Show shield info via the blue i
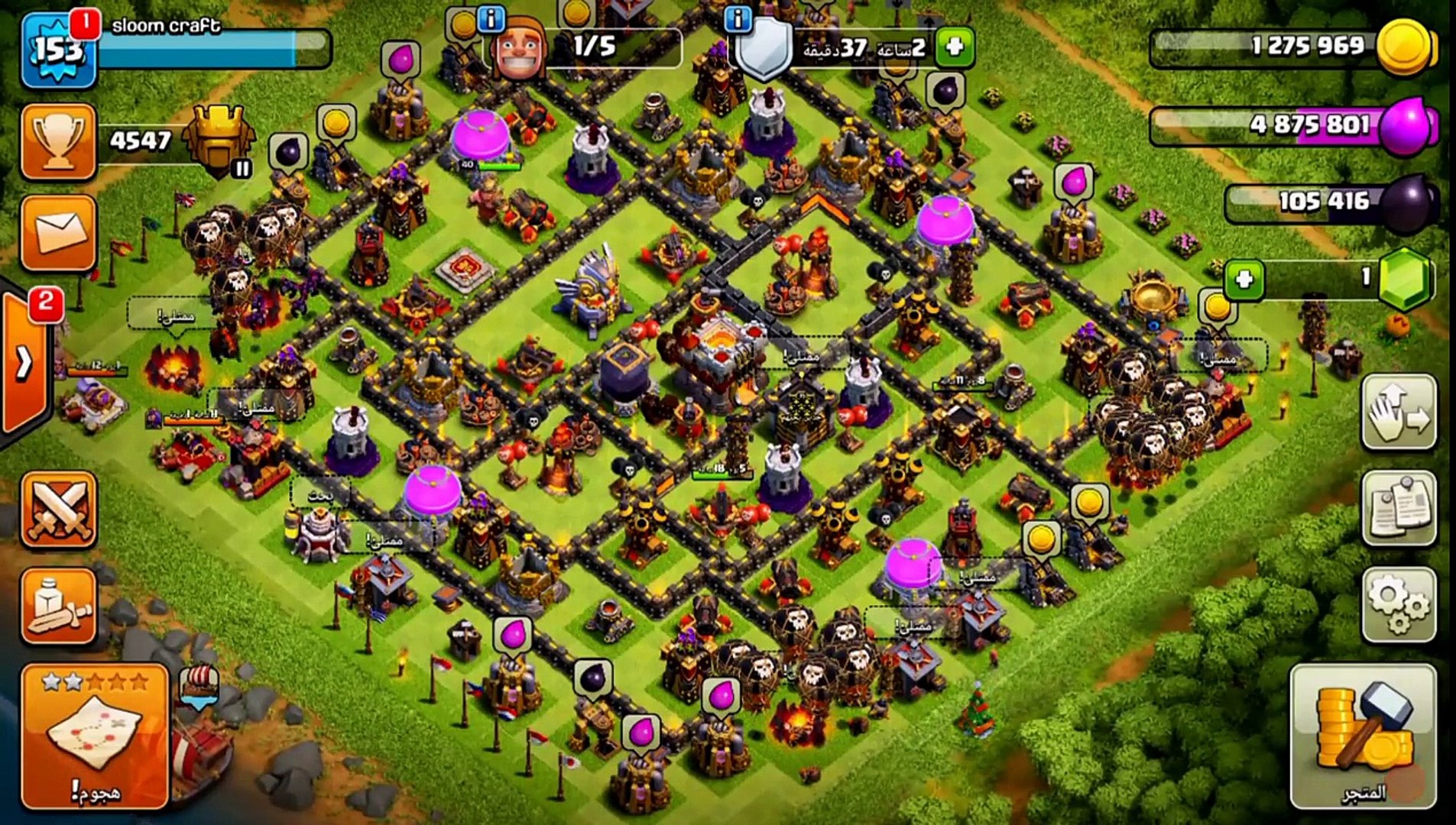The image size is (1456, 825). pos(738,19)
